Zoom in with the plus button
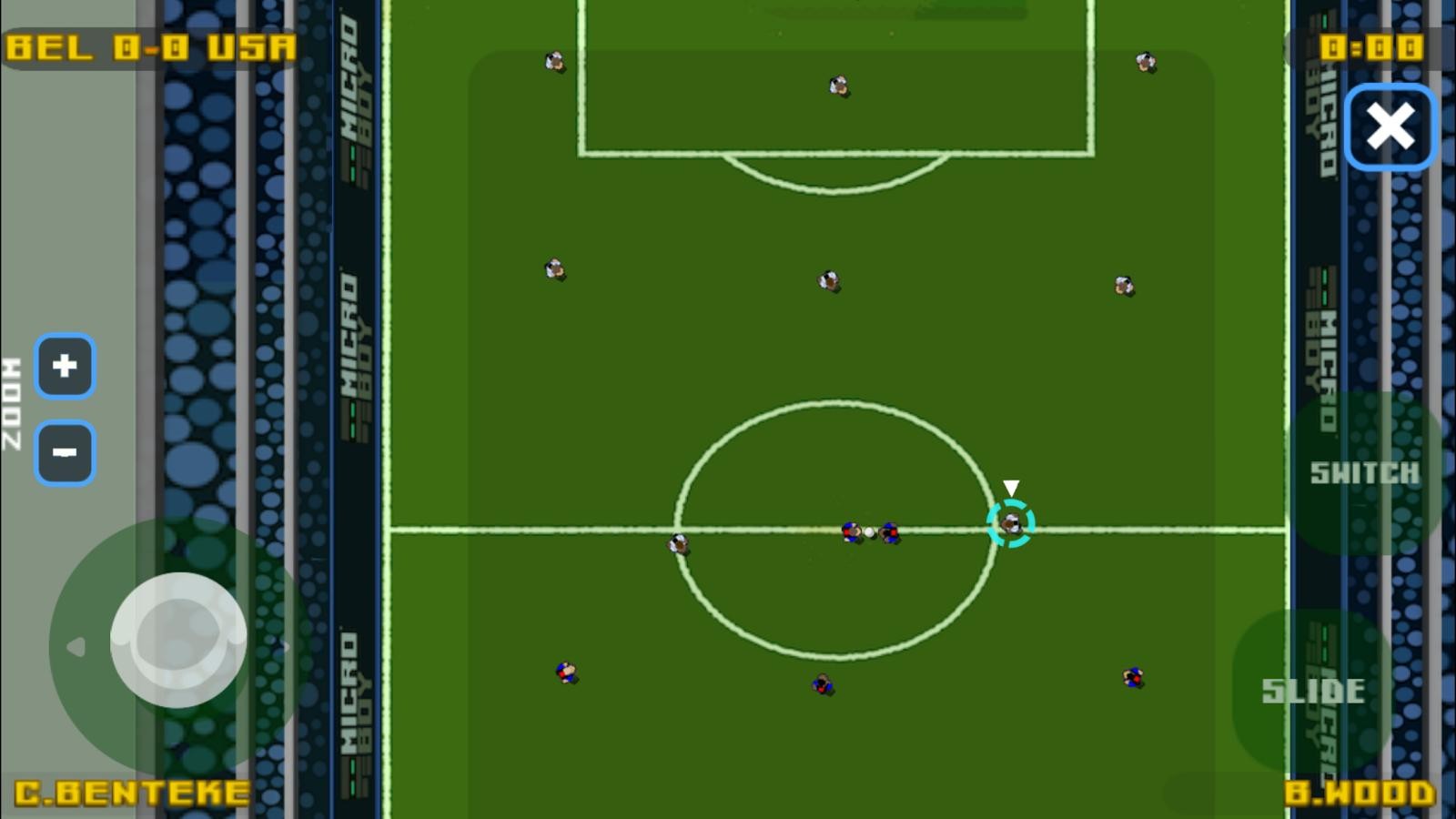Screen dimensions: 1456x819 tap(65, 366)
